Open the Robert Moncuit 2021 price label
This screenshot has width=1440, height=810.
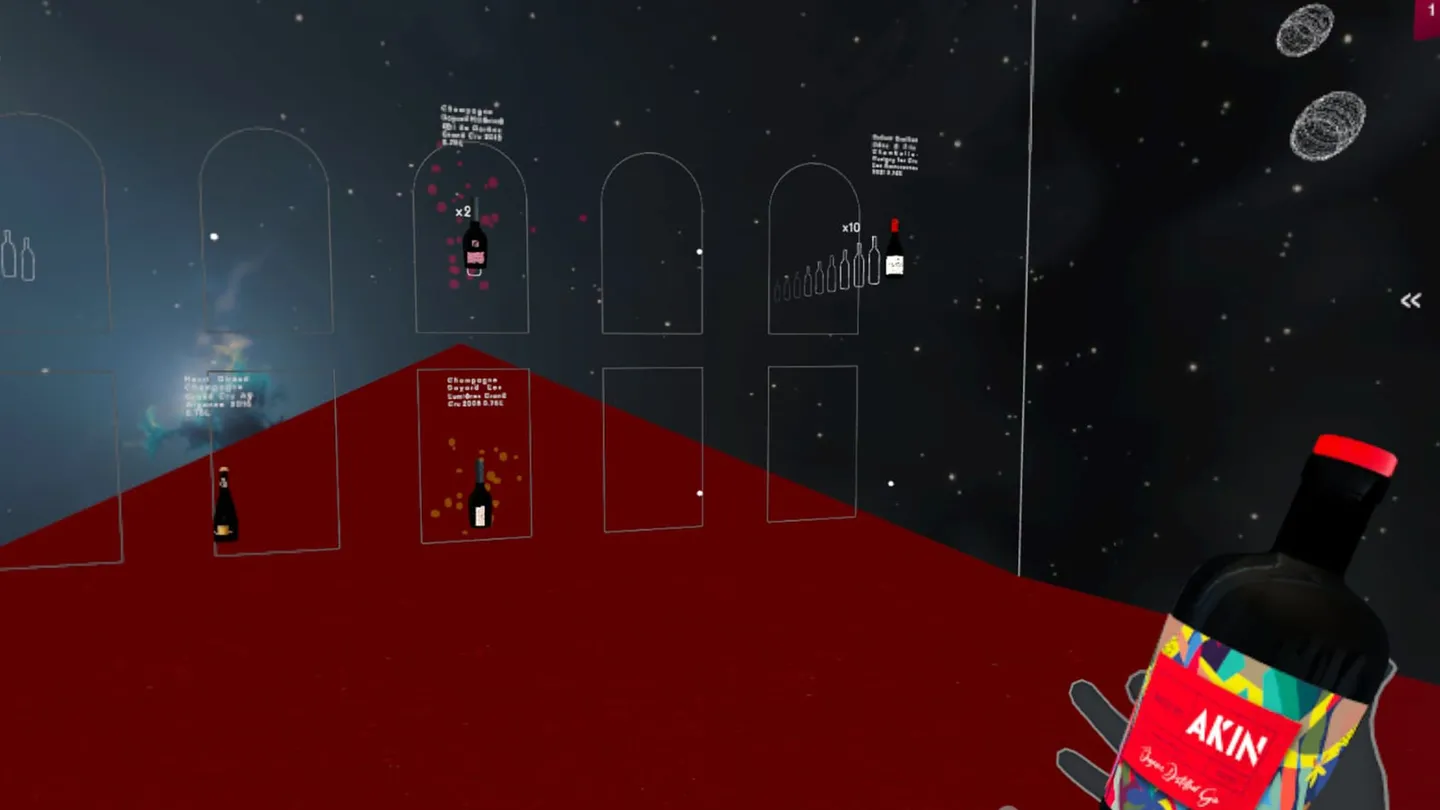(x=893, y=155)
